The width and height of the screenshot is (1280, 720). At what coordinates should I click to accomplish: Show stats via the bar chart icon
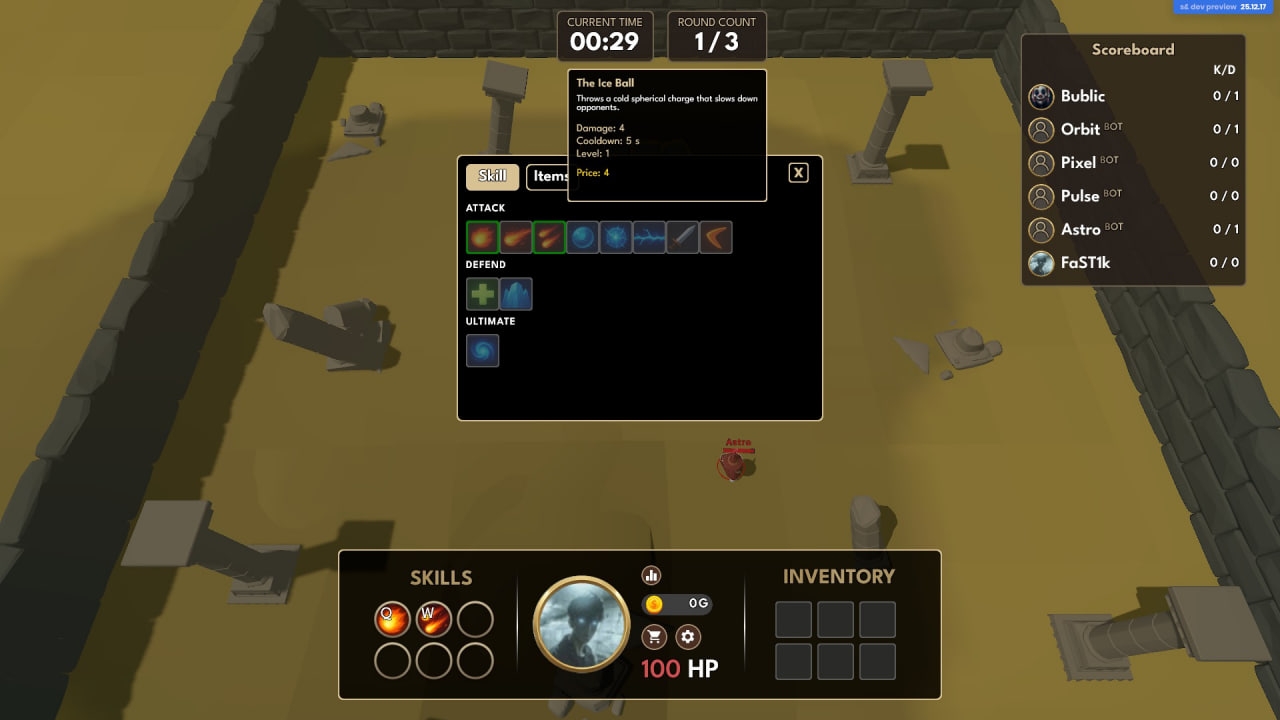(652, 575)
